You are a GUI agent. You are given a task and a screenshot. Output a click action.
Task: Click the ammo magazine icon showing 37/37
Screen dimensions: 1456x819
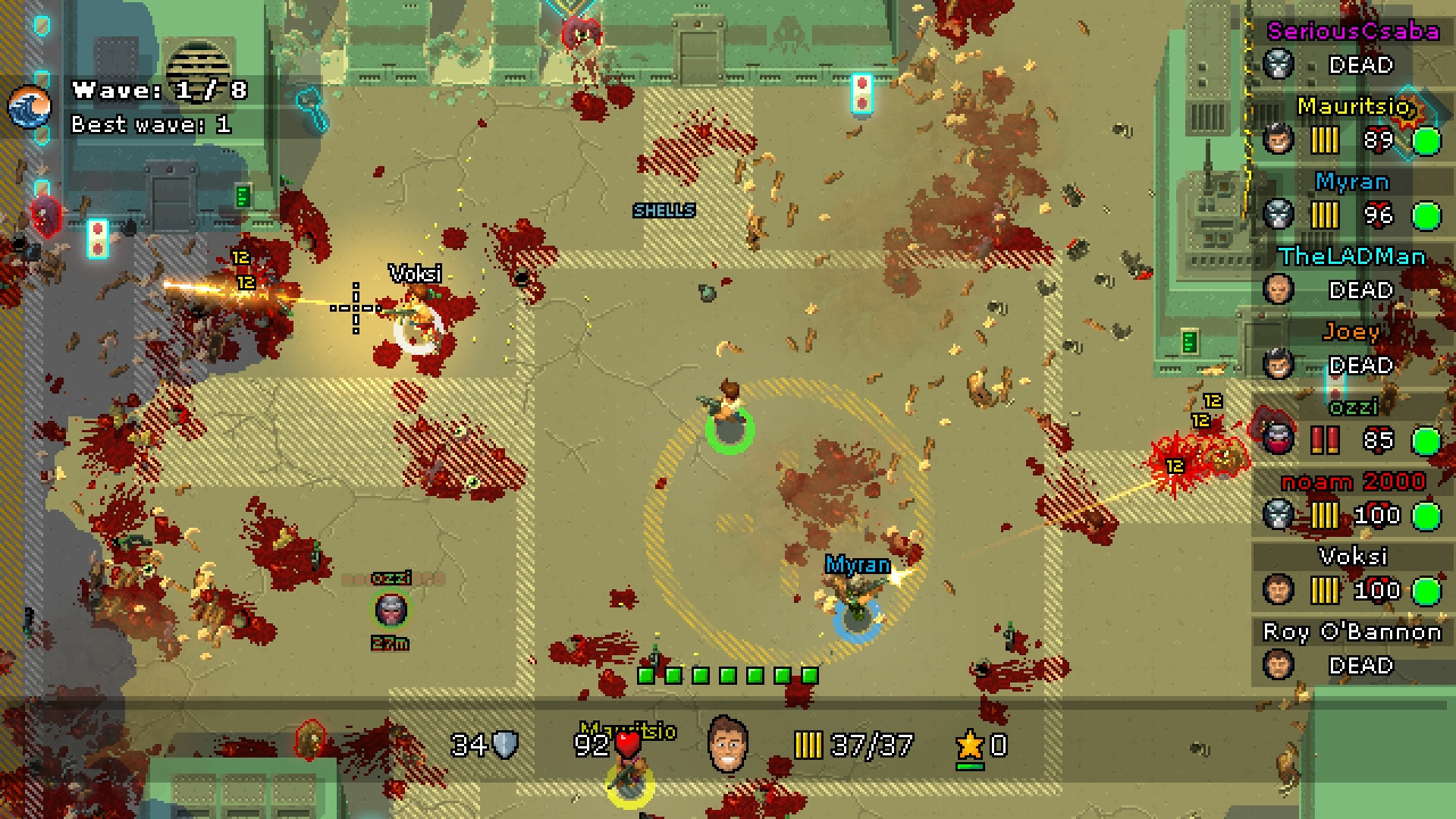(810, 745)
